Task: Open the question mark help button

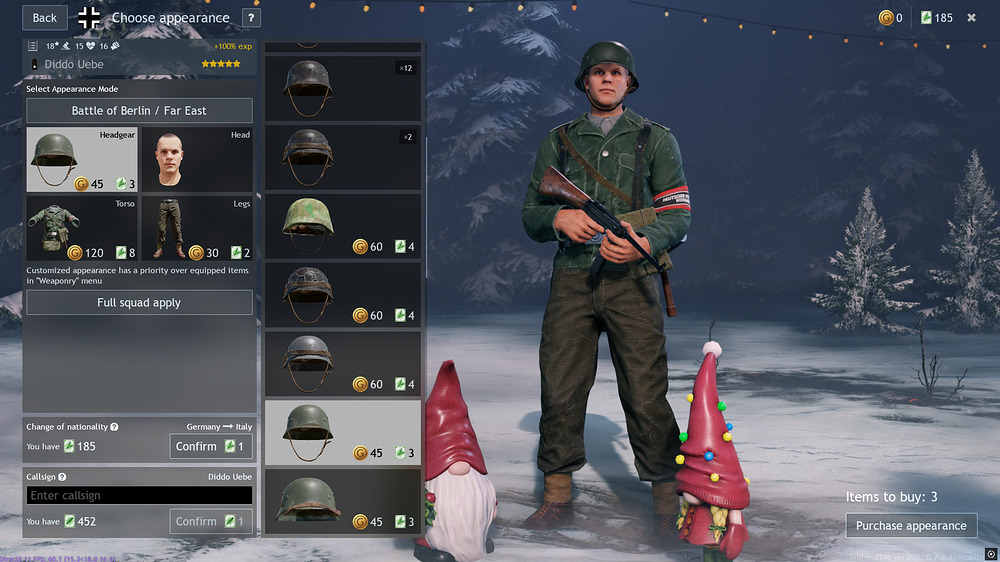Action: pos(251,17)
